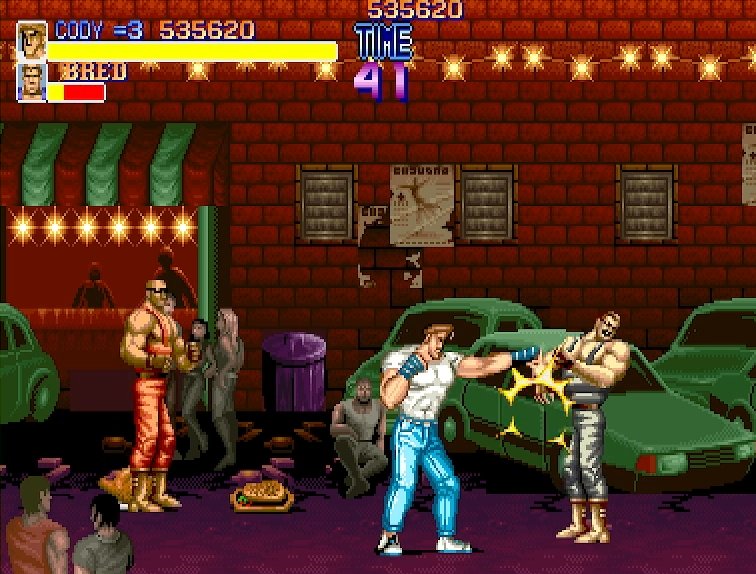The height and width of the screenshot is (574, 756).
Task: Click Cody's player portrait icon
Action: [31, 41]
